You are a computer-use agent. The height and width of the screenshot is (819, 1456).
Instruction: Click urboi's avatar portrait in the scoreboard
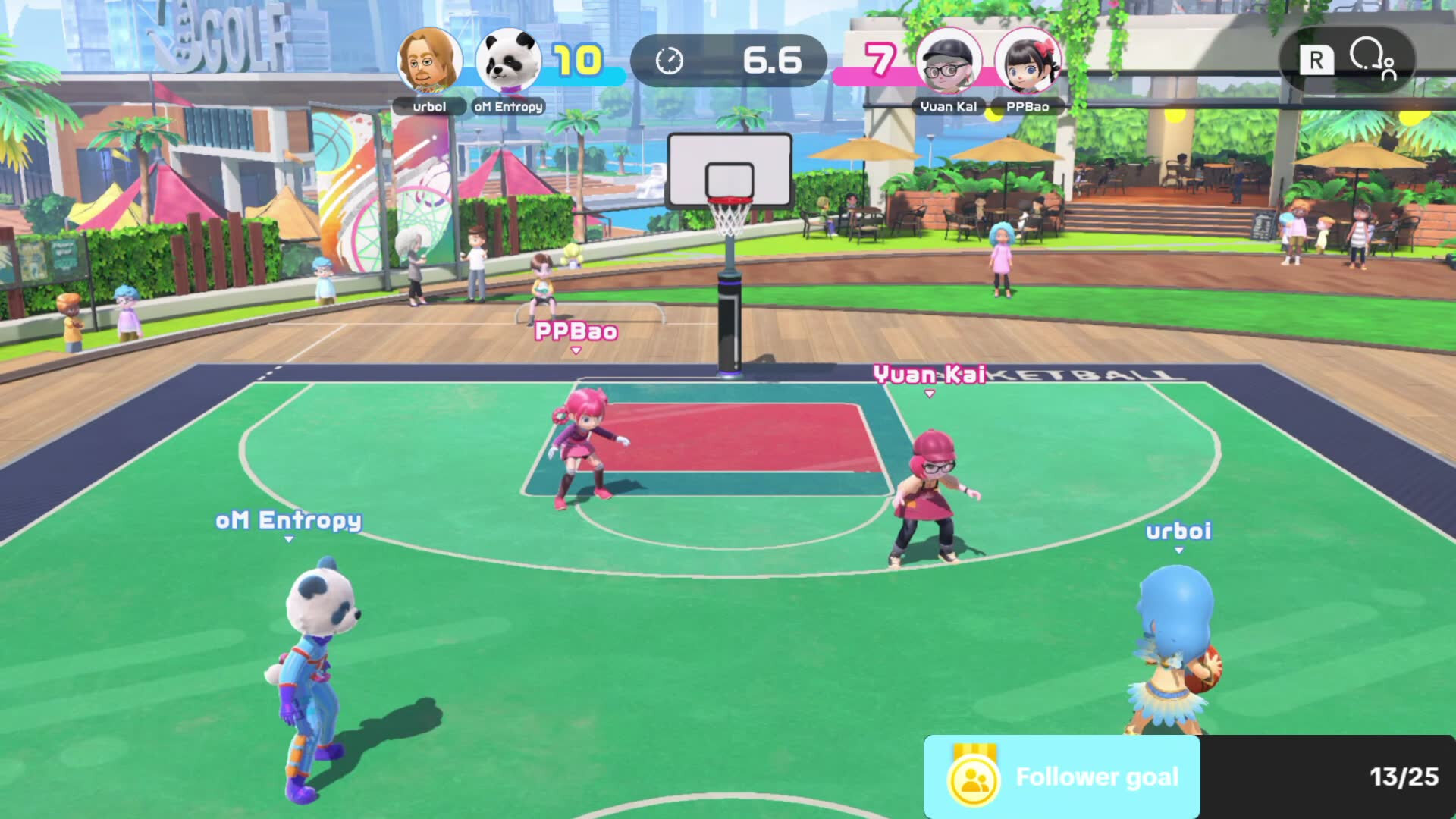[x=429, y=61]
